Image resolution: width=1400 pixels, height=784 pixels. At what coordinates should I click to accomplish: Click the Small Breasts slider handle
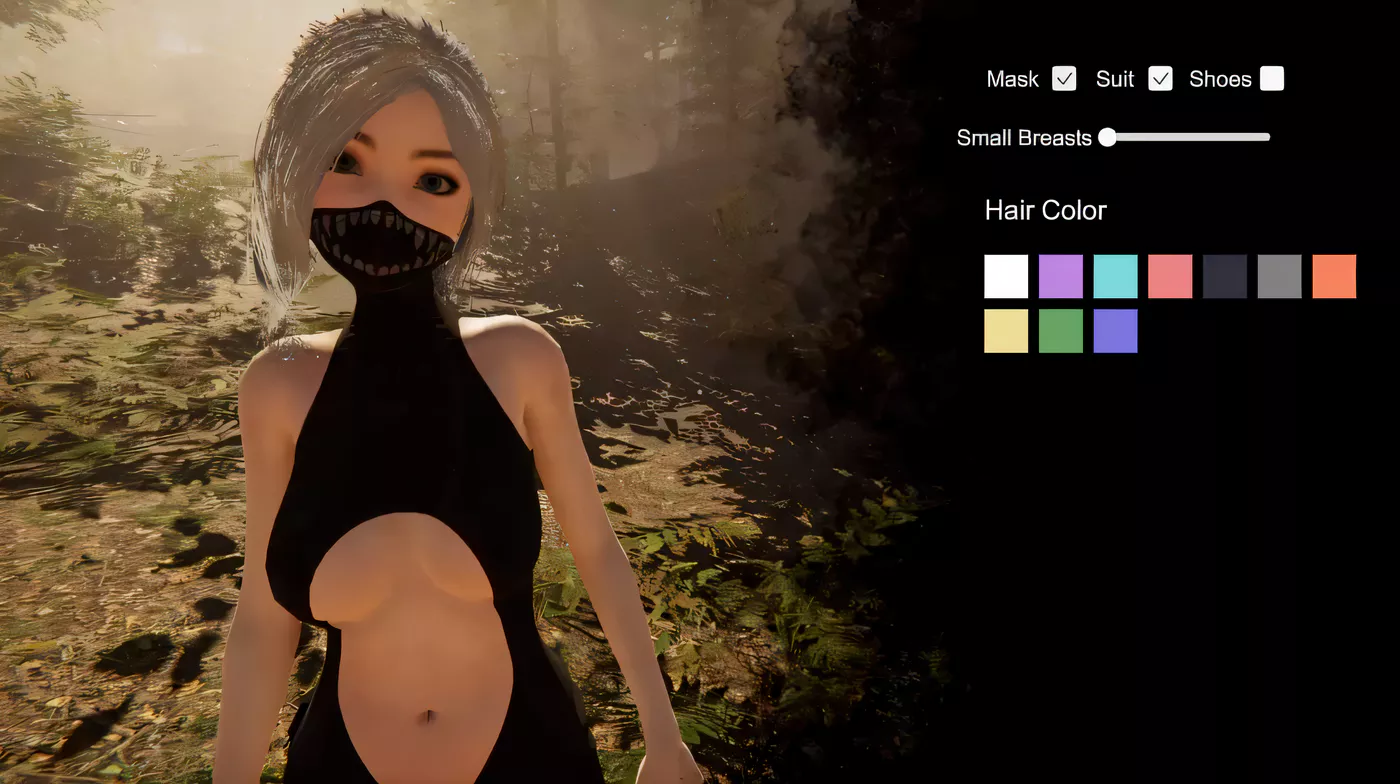point(1107,137)
